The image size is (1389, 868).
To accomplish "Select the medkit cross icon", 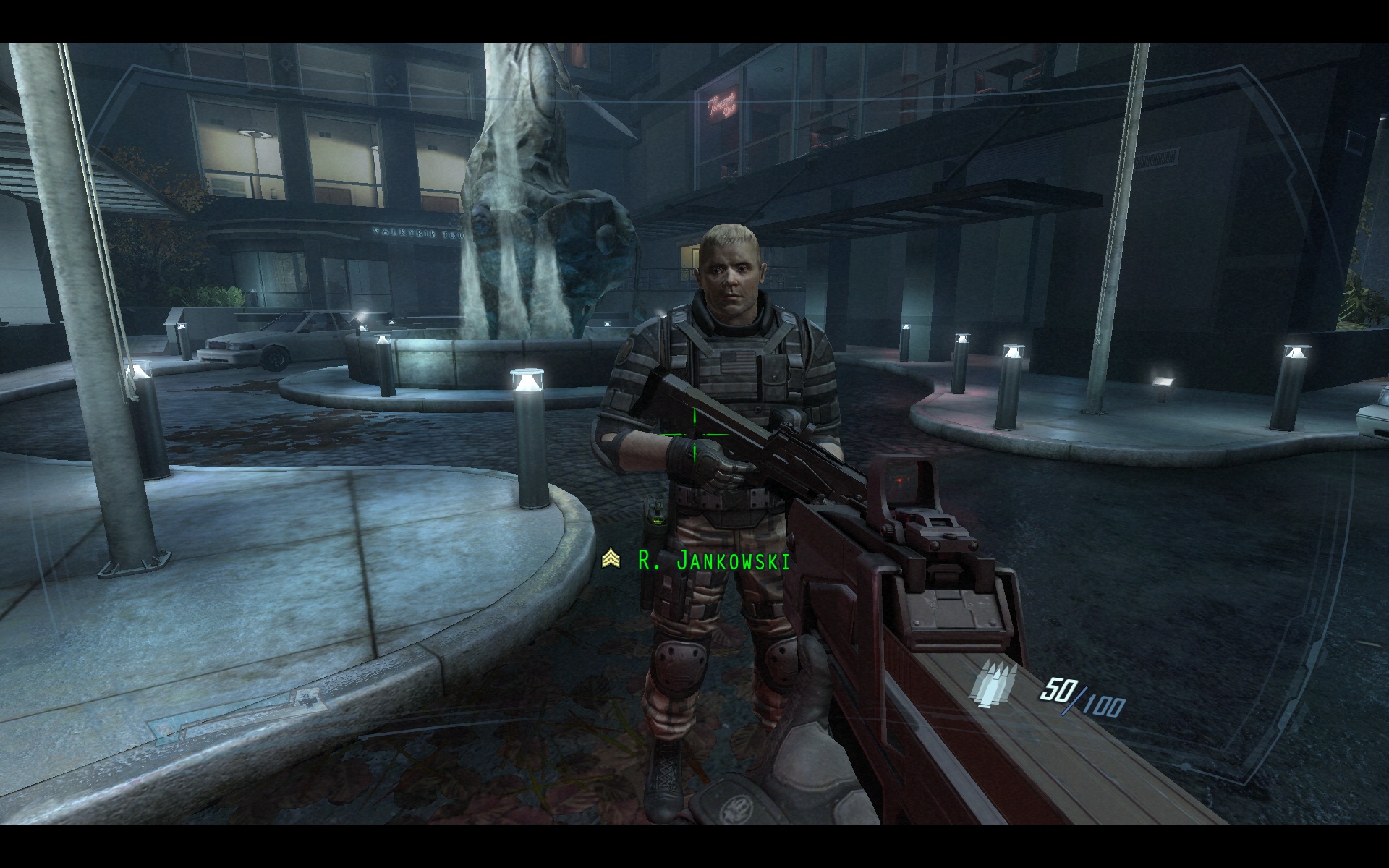I will (307, 701).
